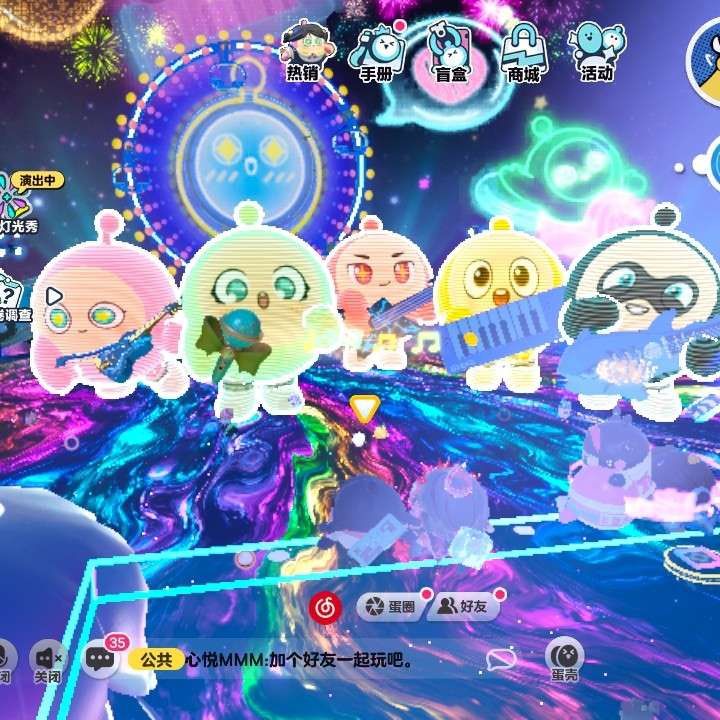Viewport: 720px width, 720px height.
Task: Open the player avatar in top corner
Action: [706, 55]
